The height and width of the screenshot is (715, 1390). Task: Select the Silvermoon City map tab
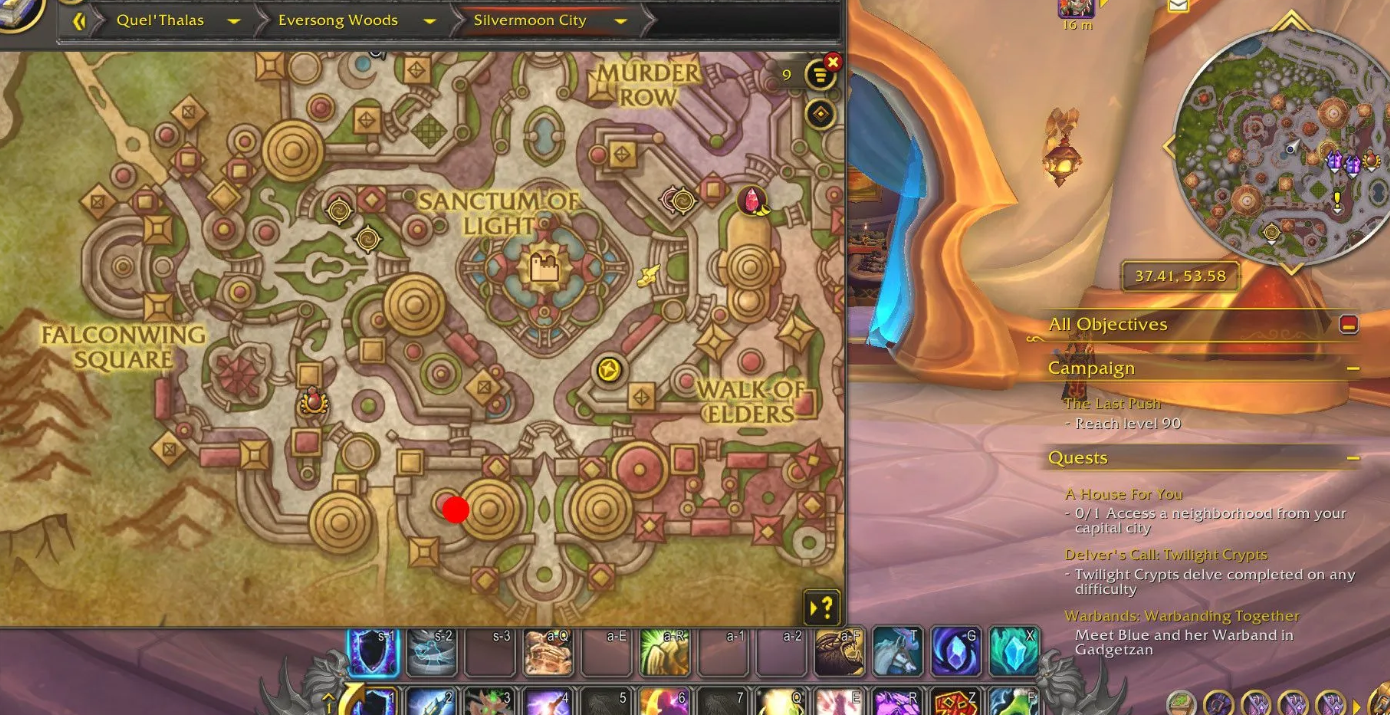click(x=530, y=20)
